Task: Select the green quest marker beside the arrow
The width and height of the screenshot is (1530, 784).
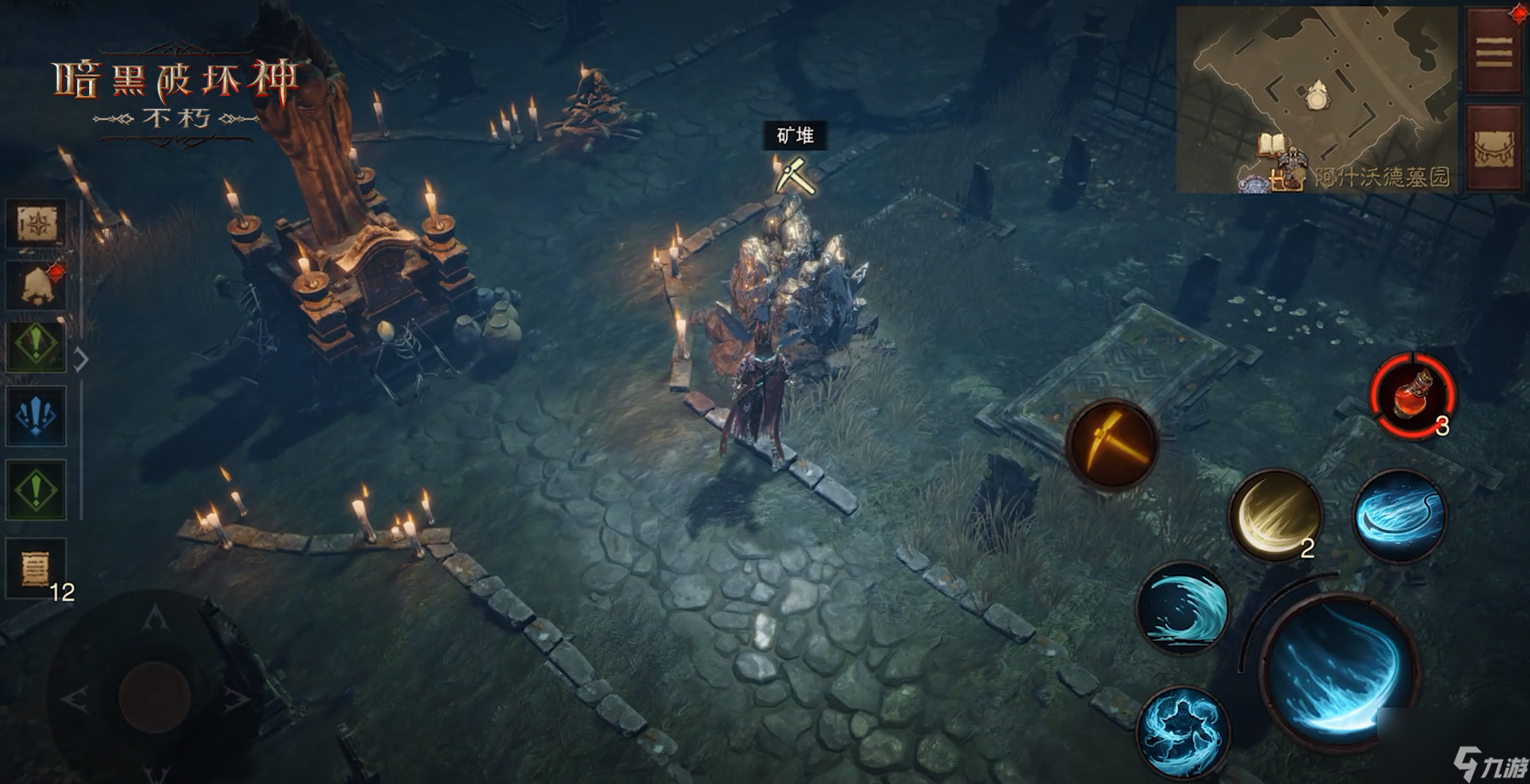Action: (x=36, y=347)
